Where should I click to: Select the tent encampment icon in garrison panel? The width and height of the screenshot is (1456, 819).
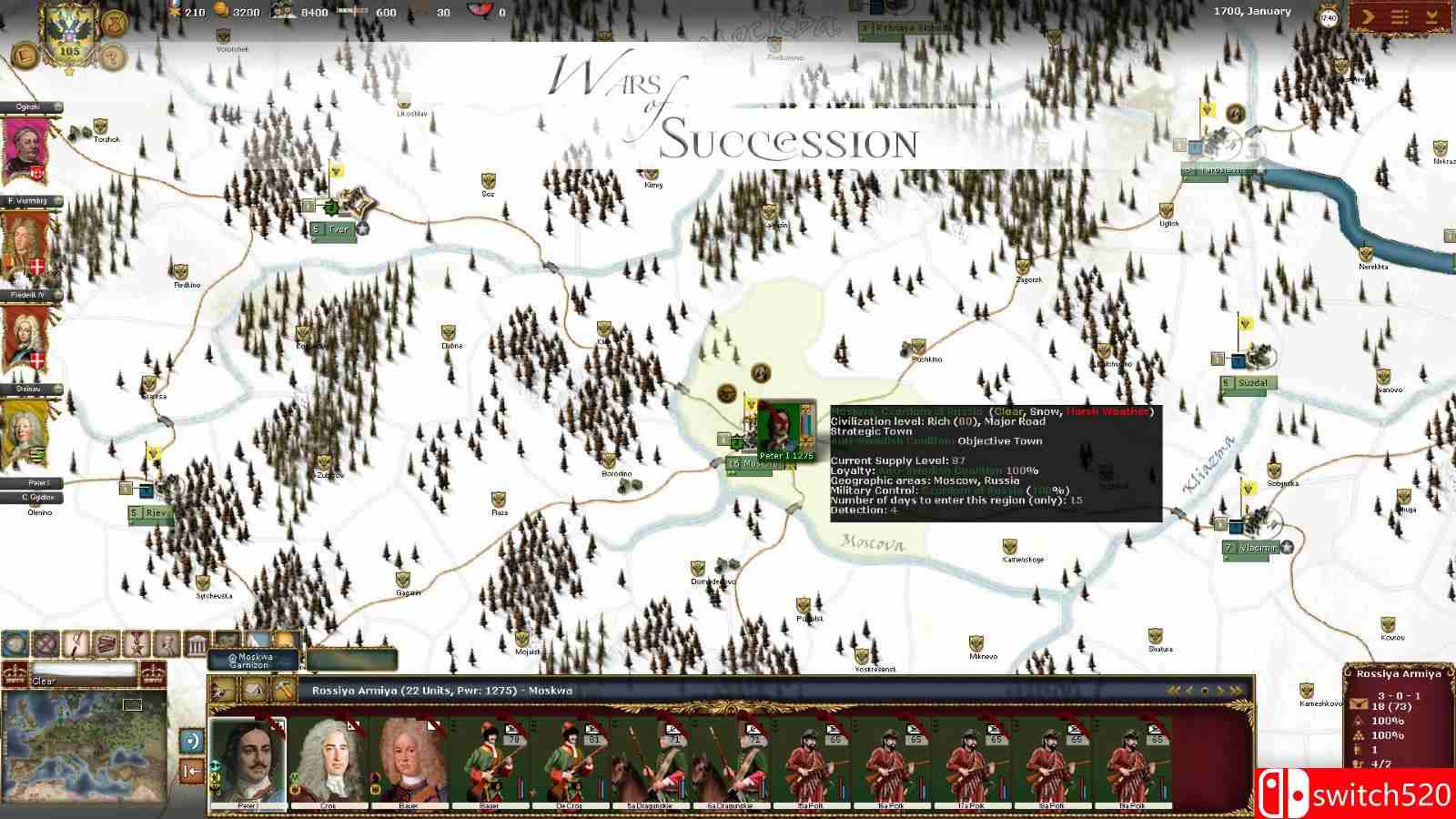pyautogui.click(x=255, y=691)
